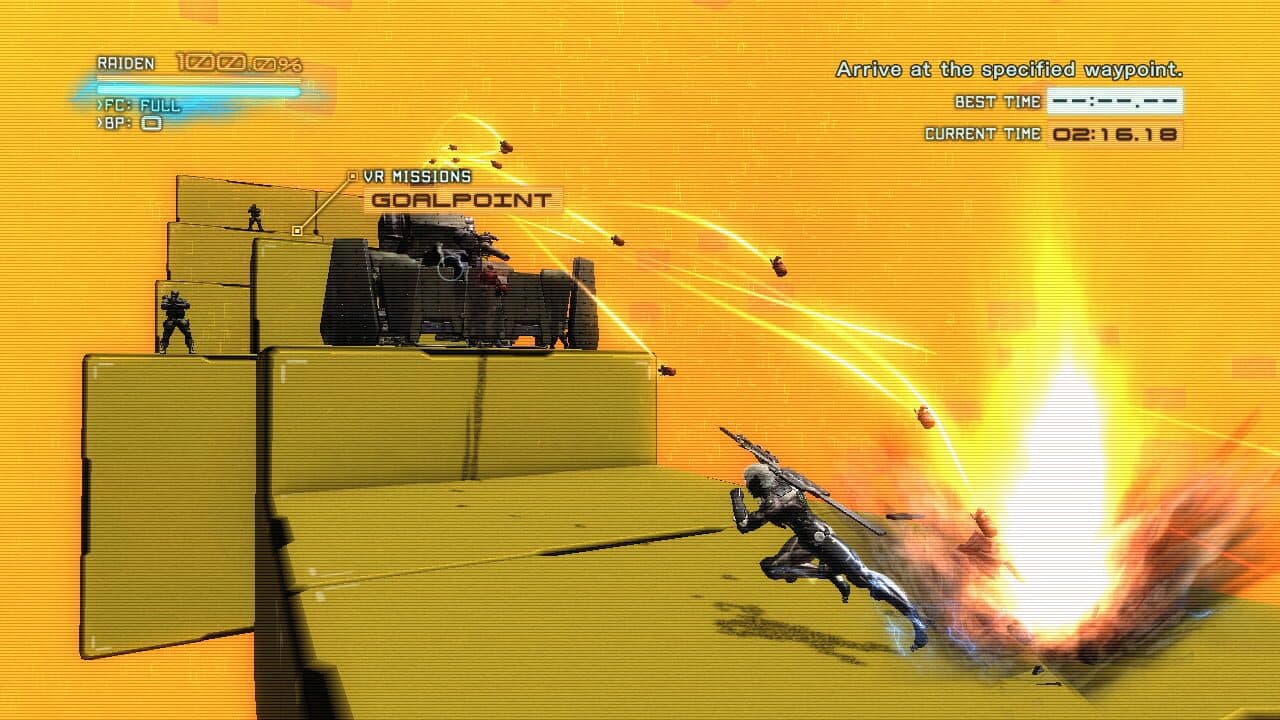Click the sniper enemy standing atop the blocks
The height and width of the screenshot is (720, 1280).
click(253, 217)
